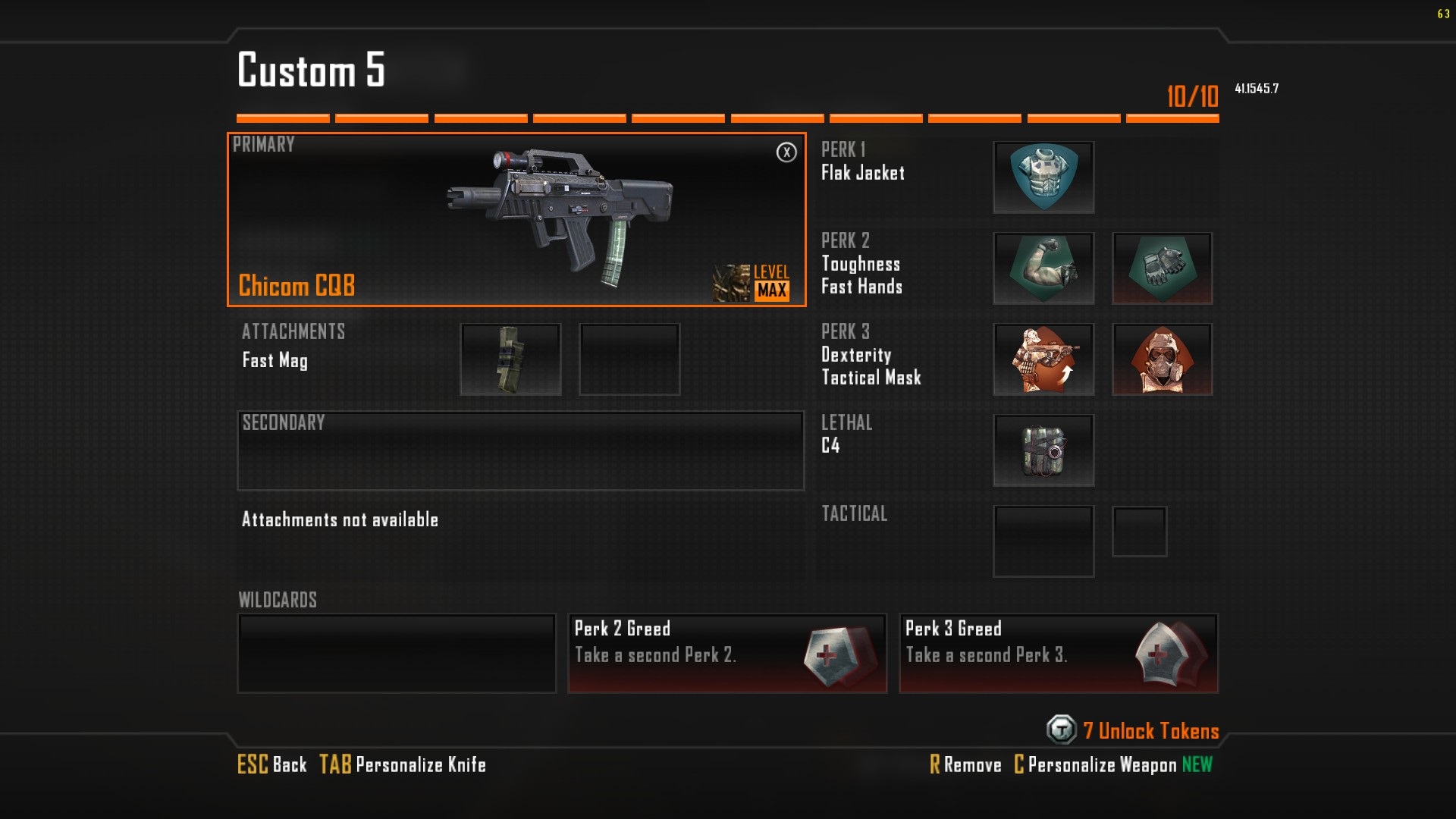Open the Perk 3 Greed wildcard

1059,653
